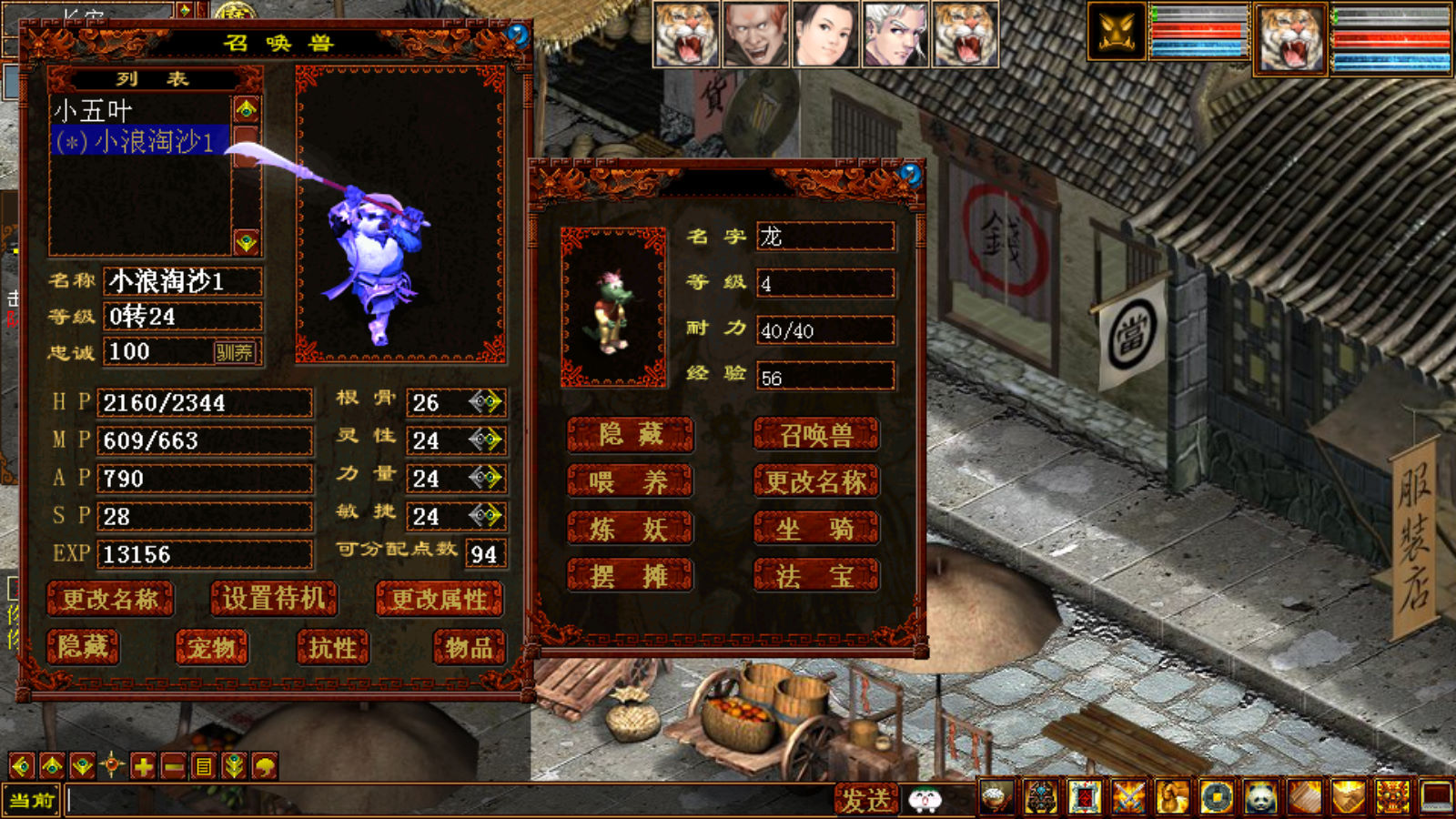Adjust the 敏捷 stat stepper
1456x819 pixels.
click(486, 516)
